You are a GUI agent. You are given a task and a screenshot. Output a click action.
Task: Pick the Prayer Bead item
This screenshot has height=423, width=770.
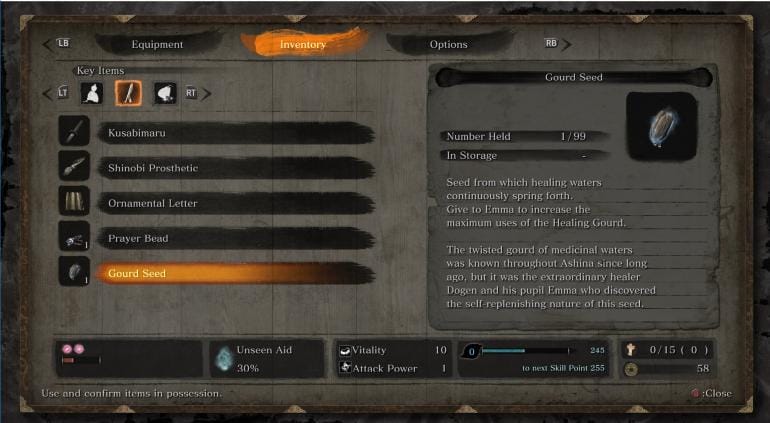click(x=220, y=238)
